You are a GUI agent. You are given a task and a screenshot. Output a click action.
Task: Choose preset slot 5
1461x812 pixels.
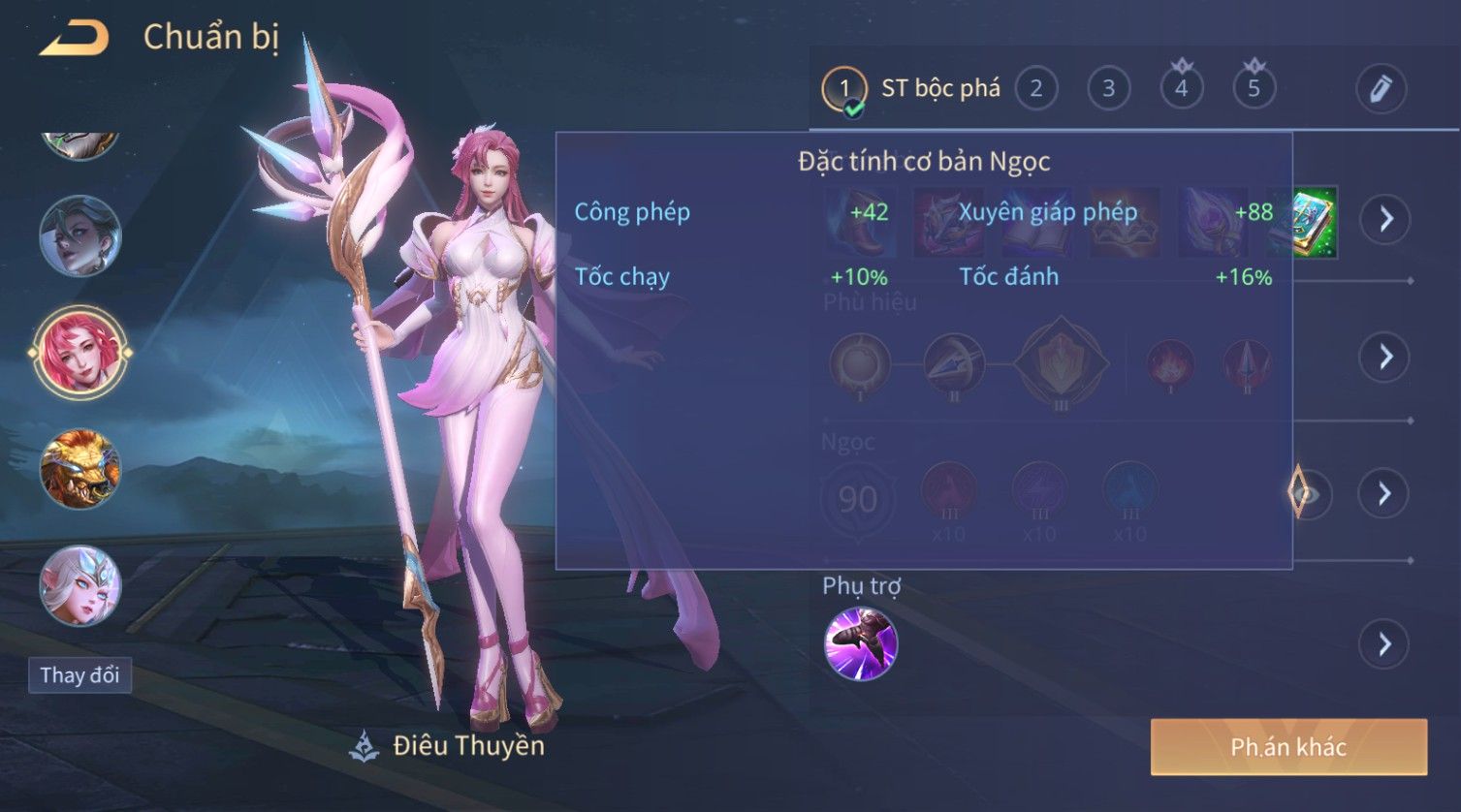point(1254,89)
